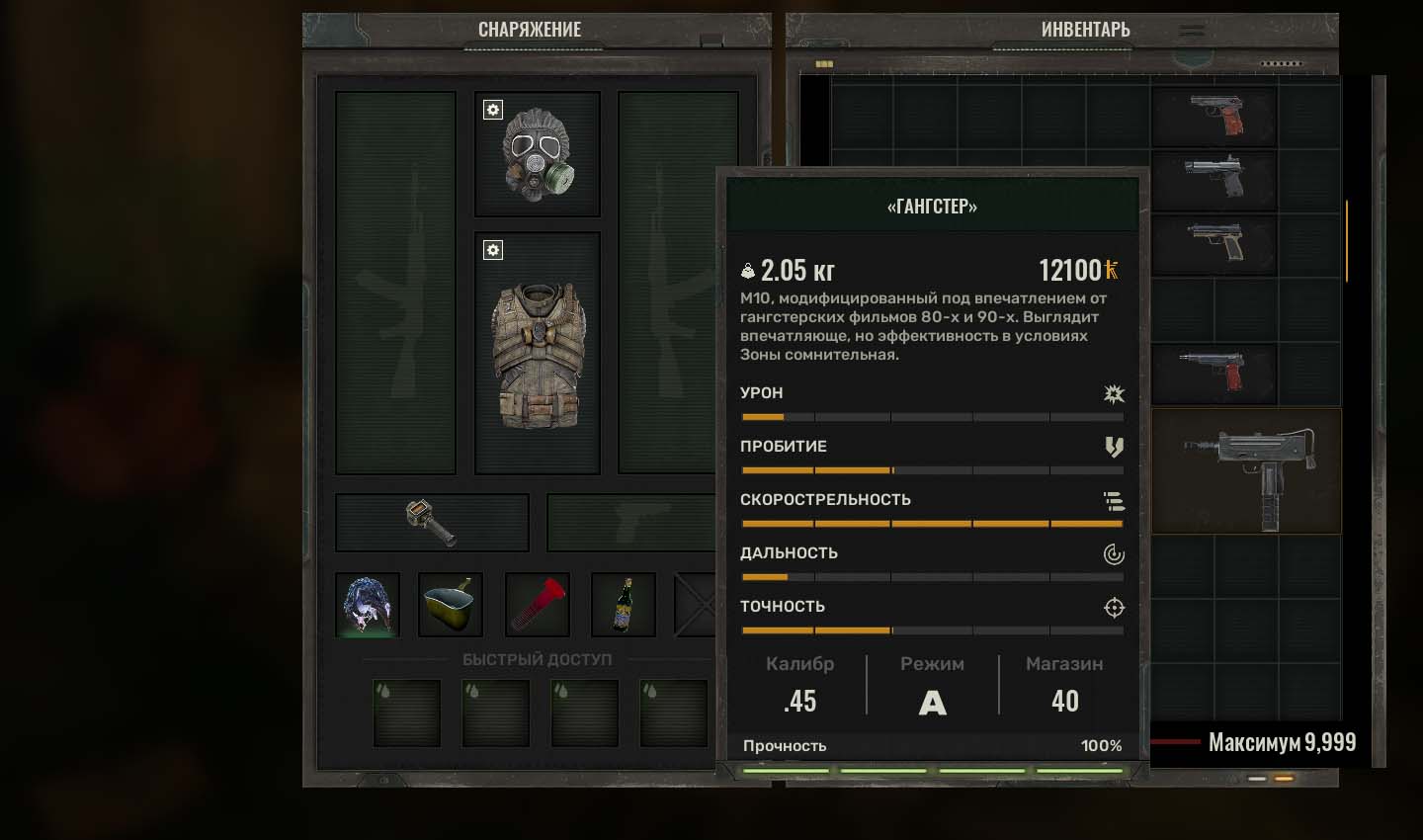Pick the red comb artifact slot
The width and height of the screenshot is (1423, 840).
click(x=538, y=605)
